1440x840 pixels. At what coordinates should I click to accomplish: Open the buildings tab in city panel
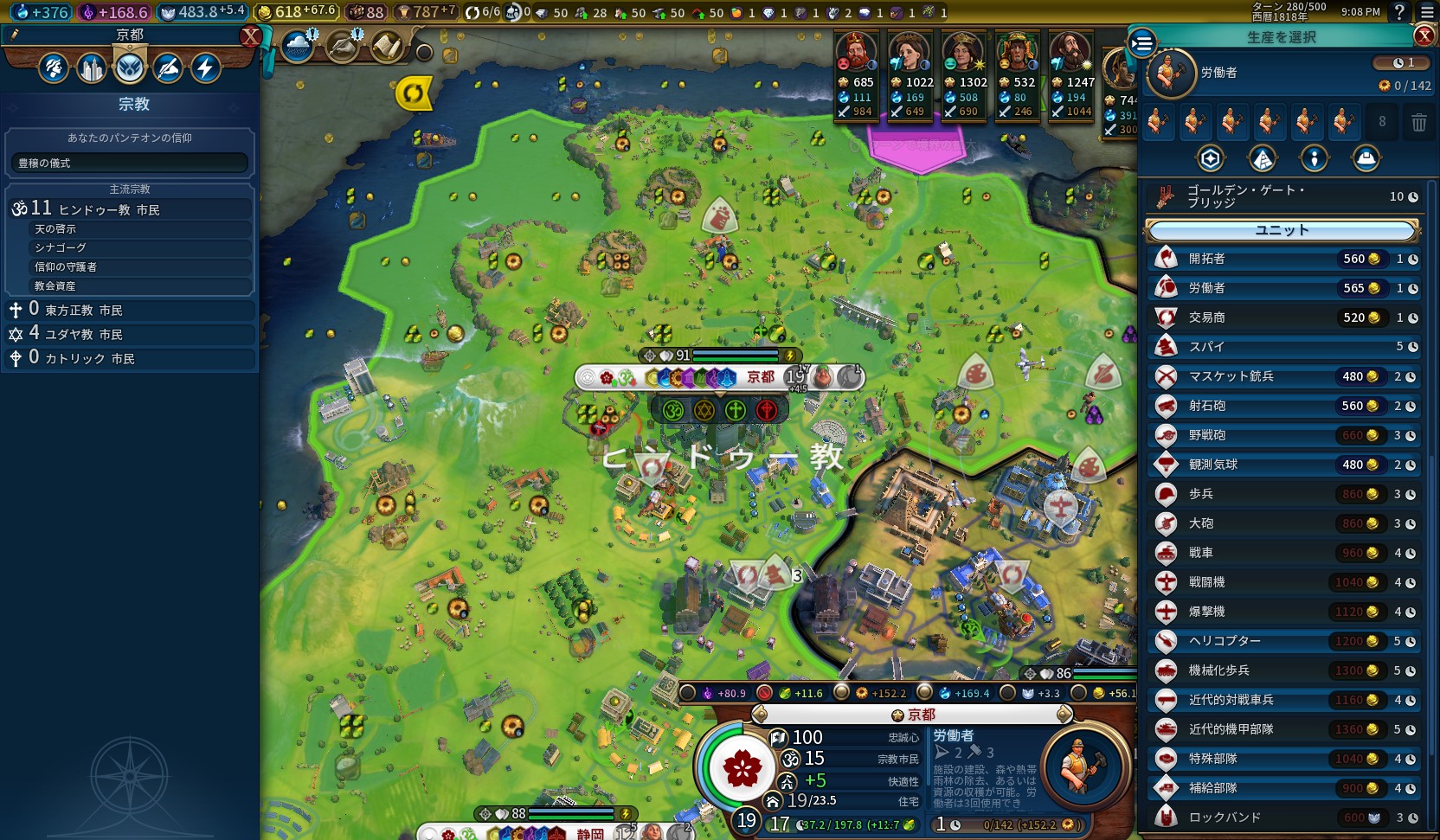91,67
